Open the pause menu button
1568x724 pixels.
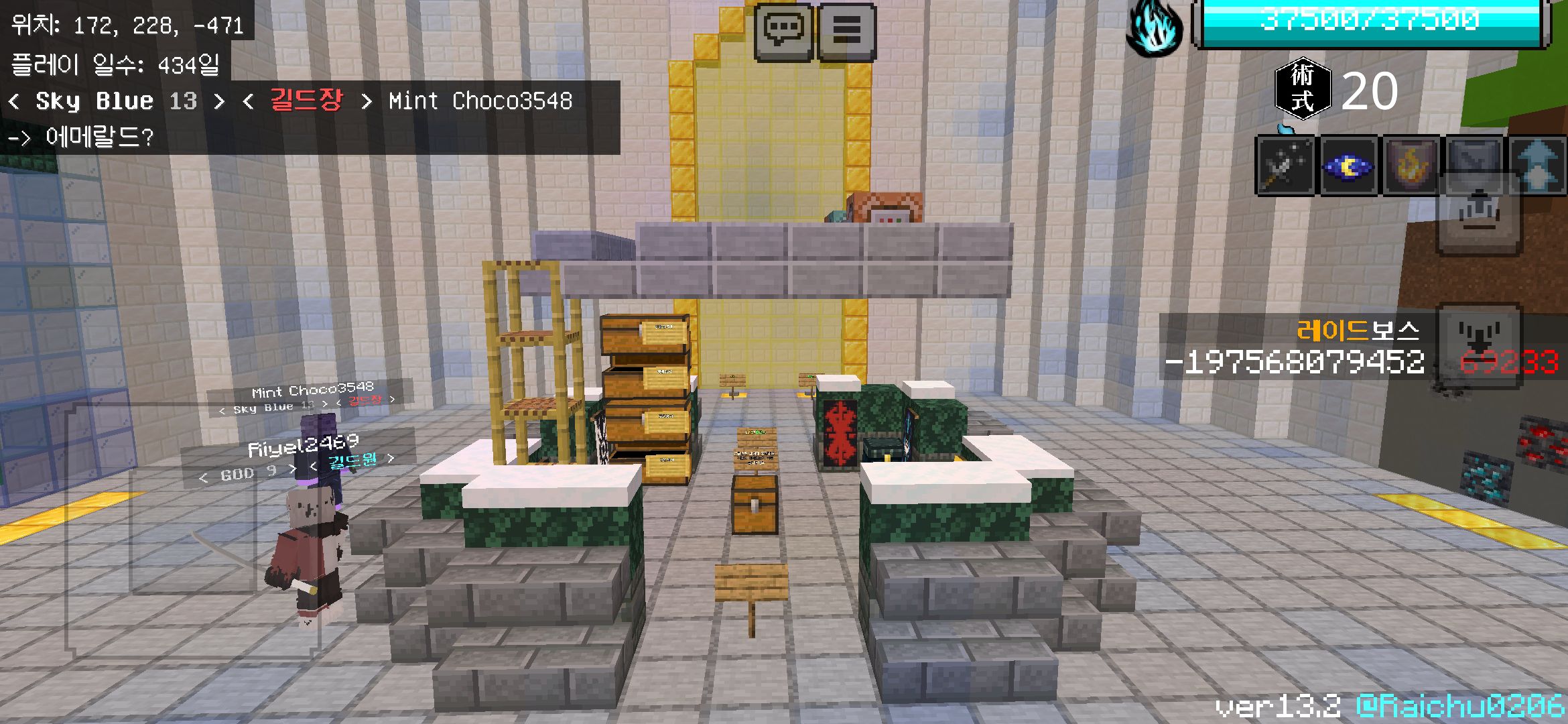(846, 31)
